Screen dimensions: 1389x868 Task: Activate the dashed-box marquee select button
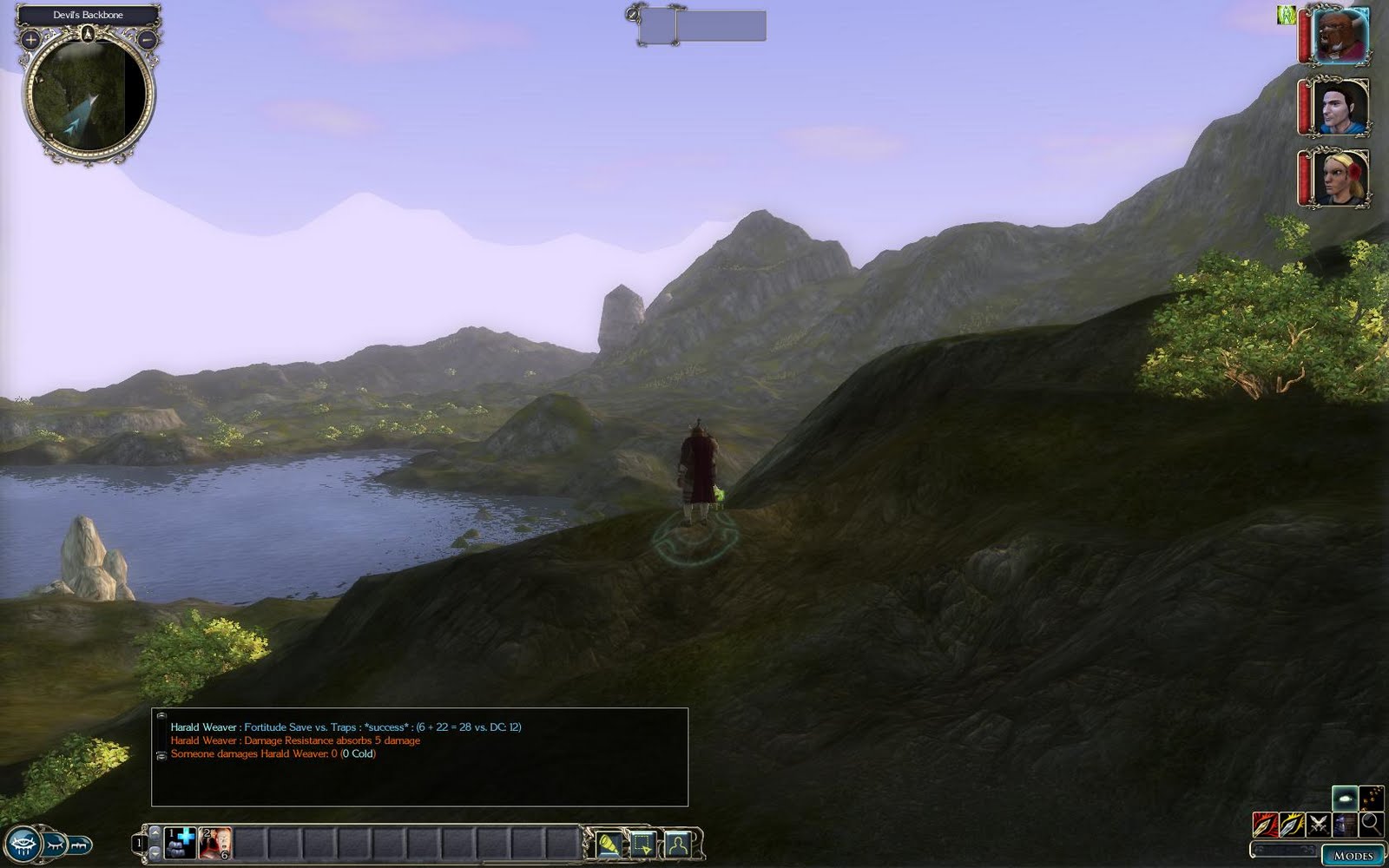[643, 844]
